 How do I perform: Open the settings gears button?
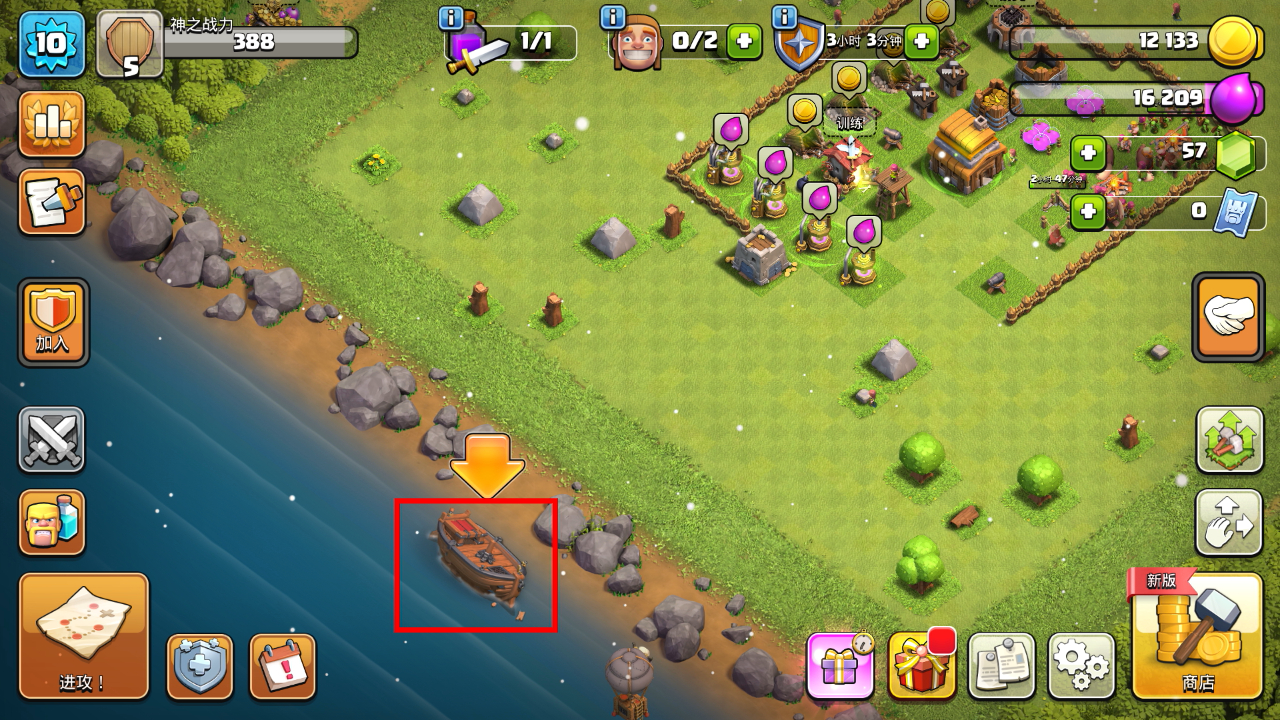(1081, 666)
